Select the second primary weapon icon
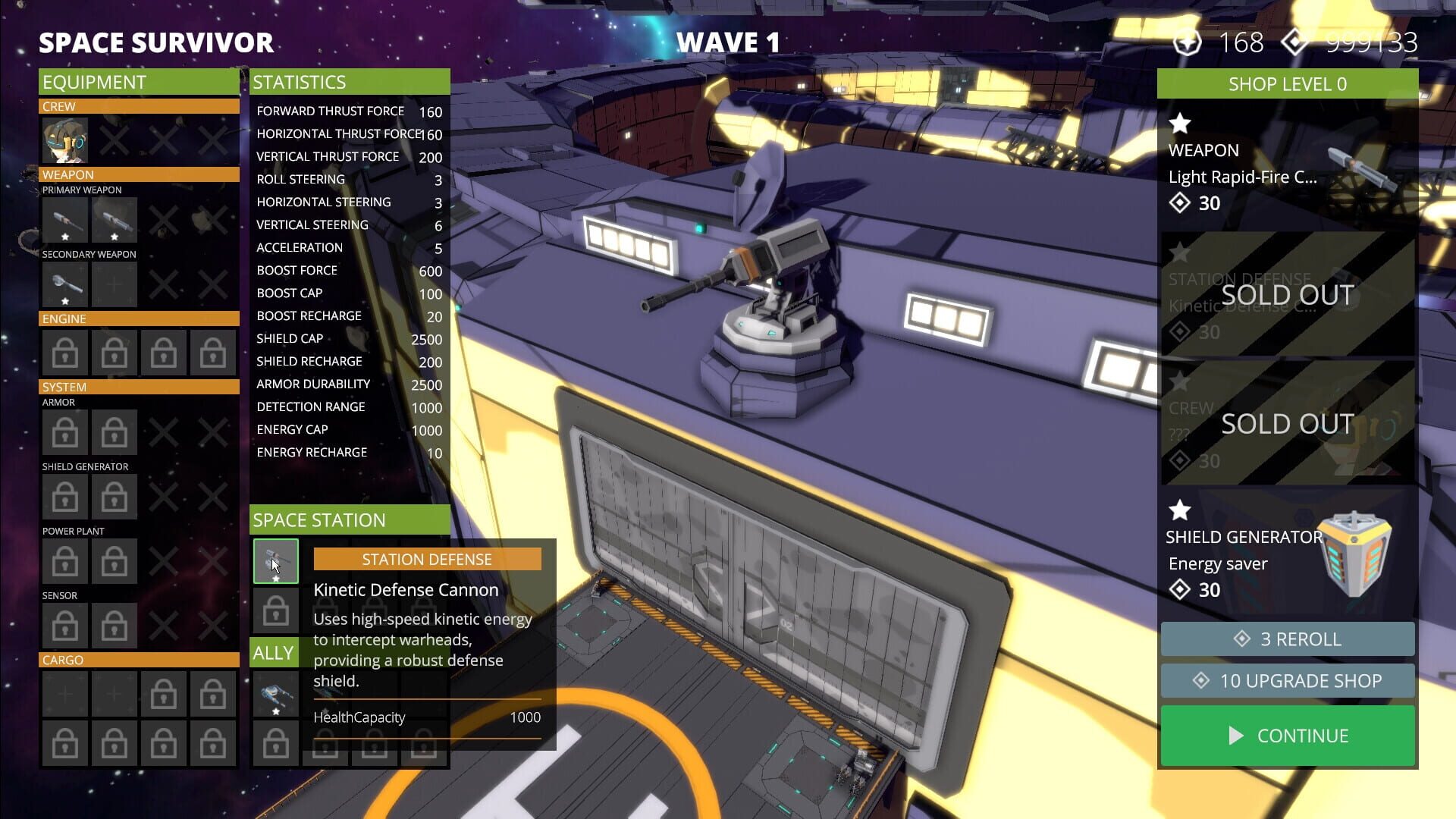 point(114,220)
